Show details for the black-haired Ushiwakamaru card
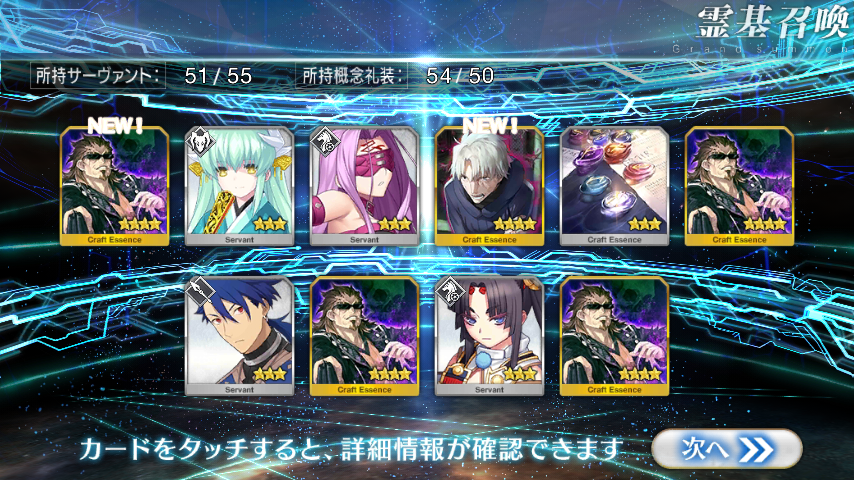The height and width of the screenshot is (480, 854). tap(489, 335)
